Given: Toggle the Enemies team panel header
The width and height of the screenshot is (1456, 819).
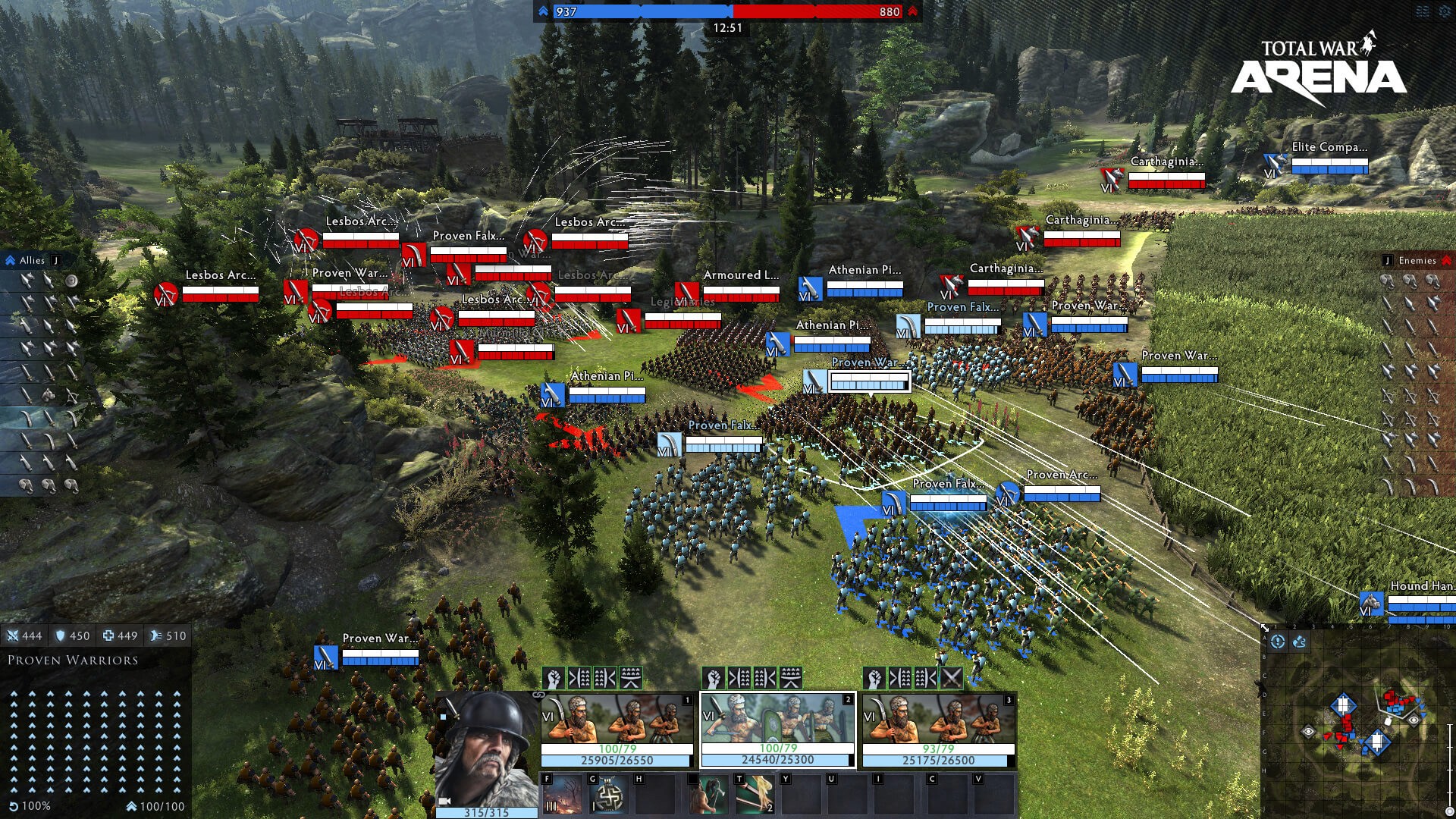Looking at the screenshot, I should 1417,260.
